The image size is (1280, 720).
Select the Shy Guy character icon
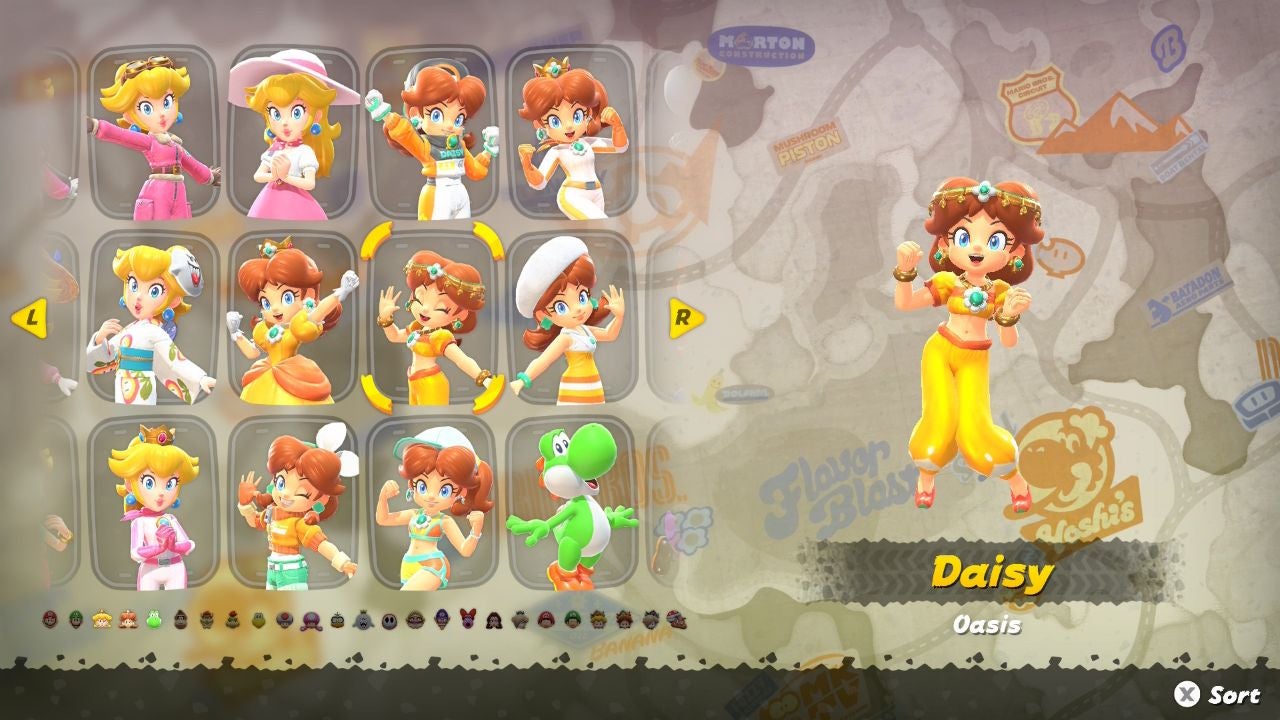pos(389,621)
